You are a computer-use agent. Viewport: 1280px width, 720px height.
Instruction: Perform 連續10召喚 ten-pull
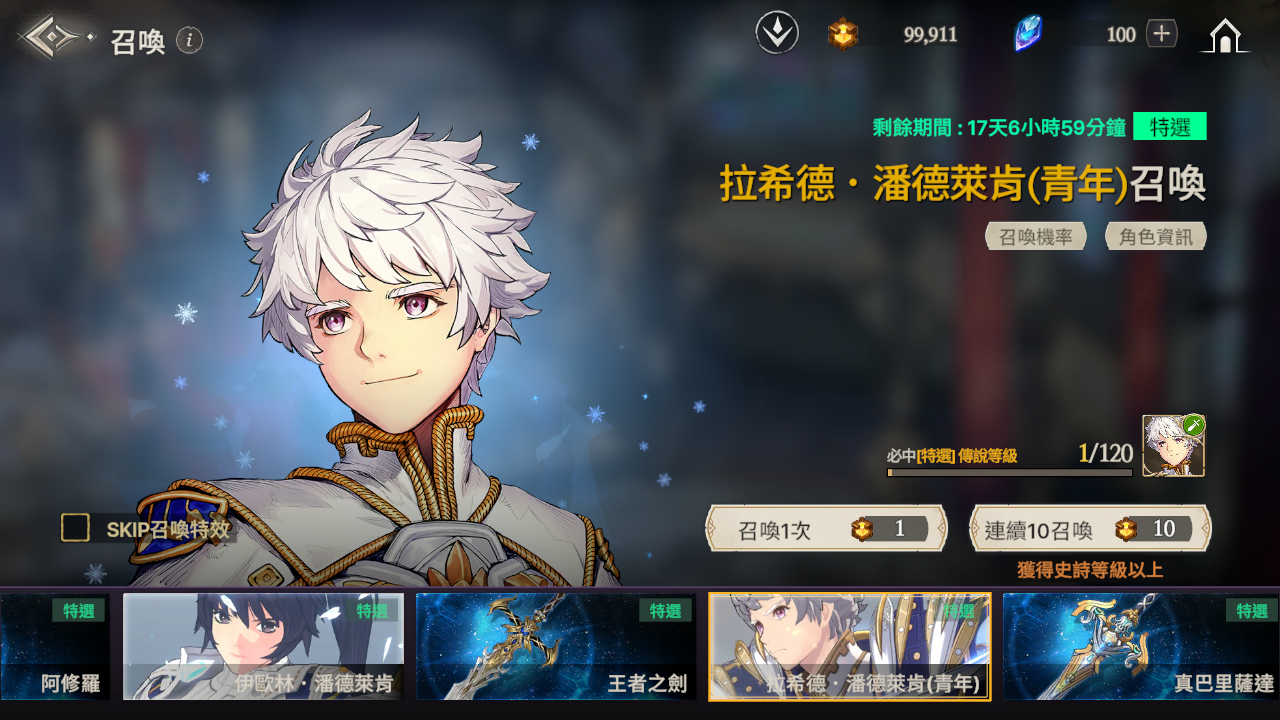coord(1090,529)
